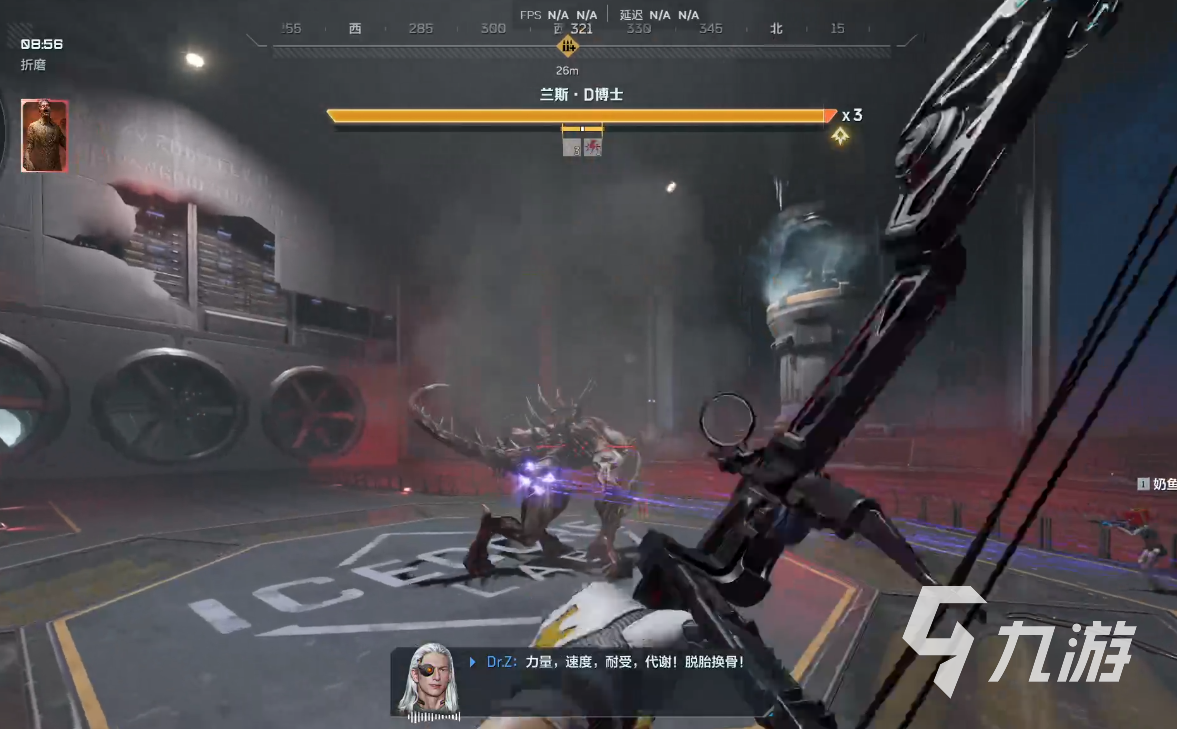Viewport: 1177px width, 729px height.
Task: Click the red status icon under boss health
Action: click(593, 148)
